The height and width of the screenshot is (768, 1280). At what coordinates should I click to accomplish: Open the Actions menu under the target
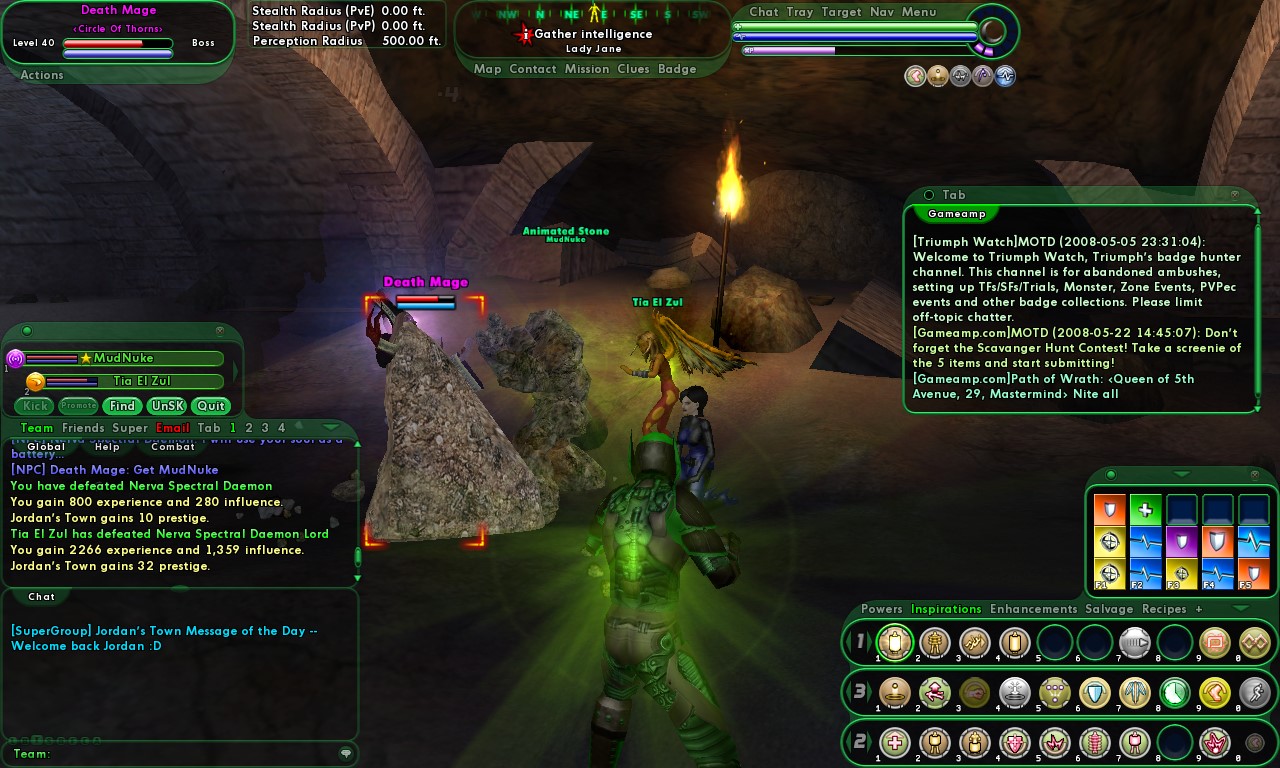[x=42, y=75]
